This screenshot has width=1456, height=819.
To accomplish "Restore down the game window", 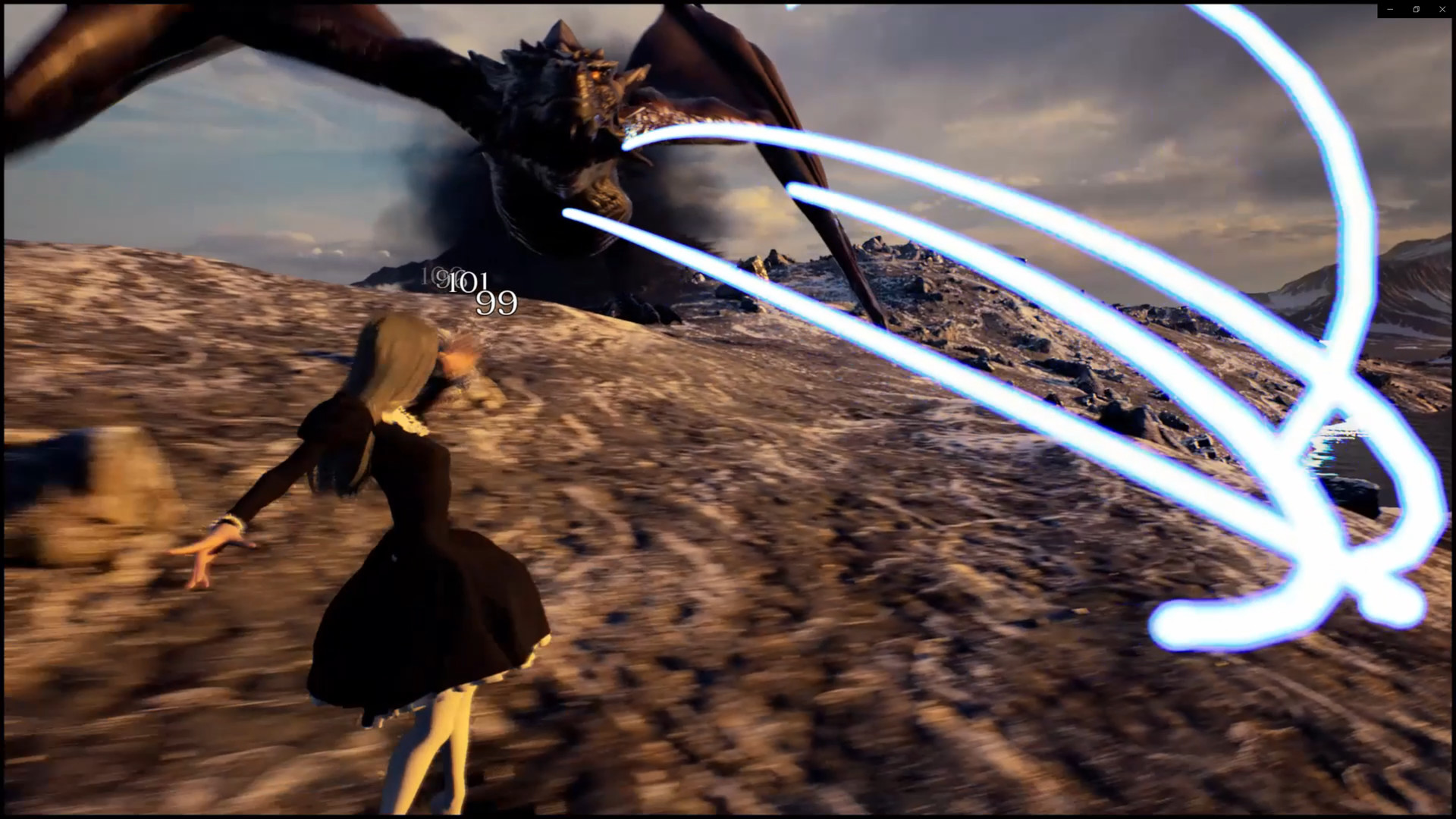I will tap(1416, 10).
